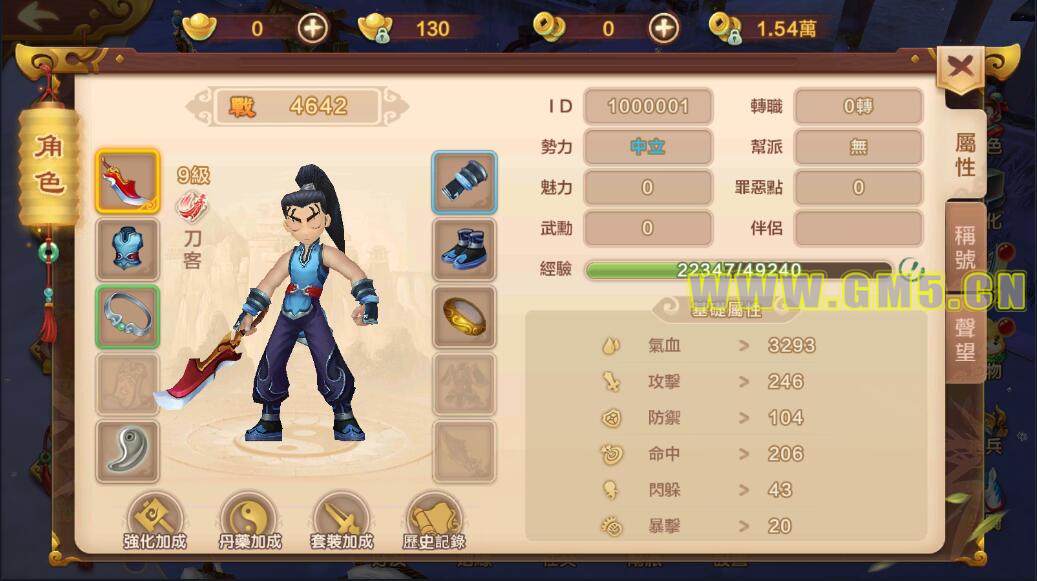Add copper coins with the plus button
The width and height of the screenshot is (1037, 581).
point(664,28)
